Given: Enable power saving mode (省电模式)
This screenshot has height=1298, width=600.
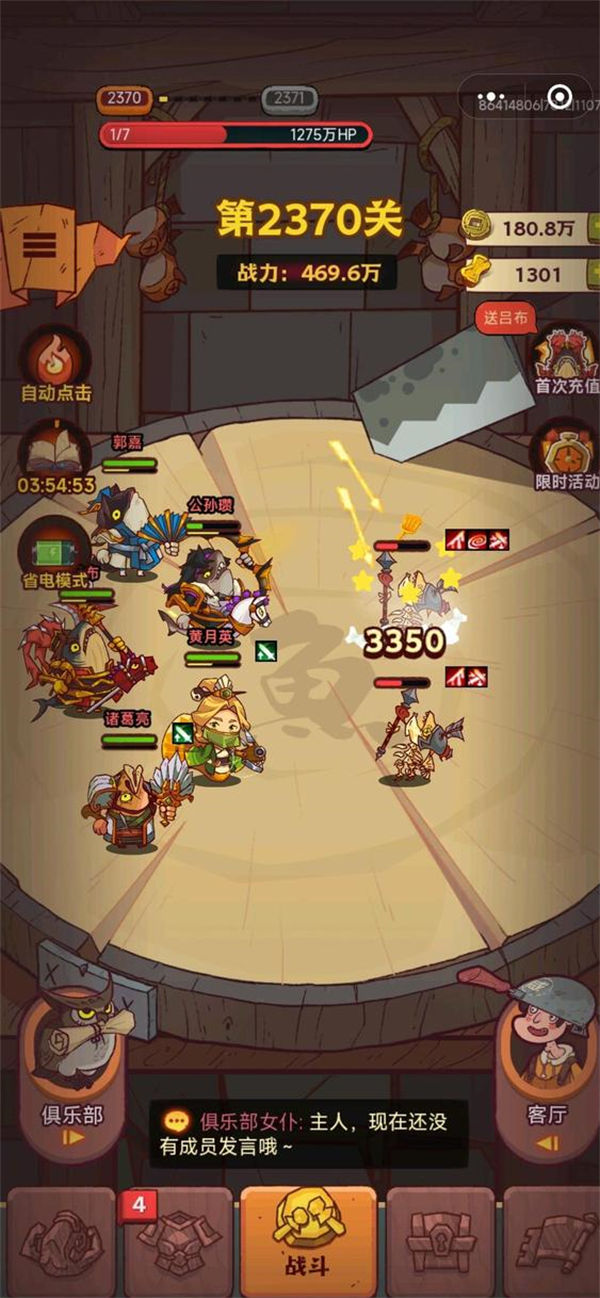Looking at the screenshot, I should (x=56, y=549).
